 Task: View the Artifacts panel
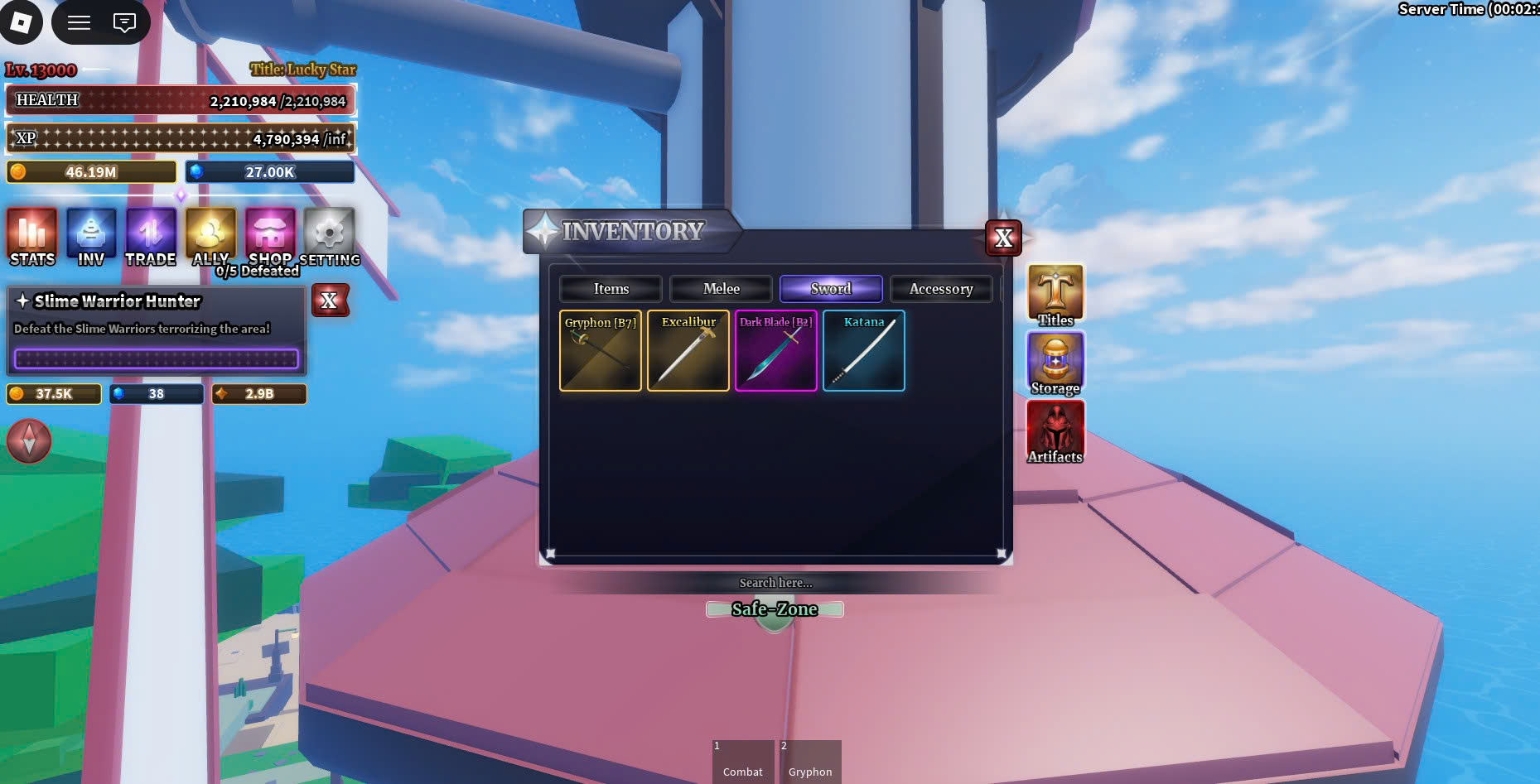click(x=1055, y=431)
